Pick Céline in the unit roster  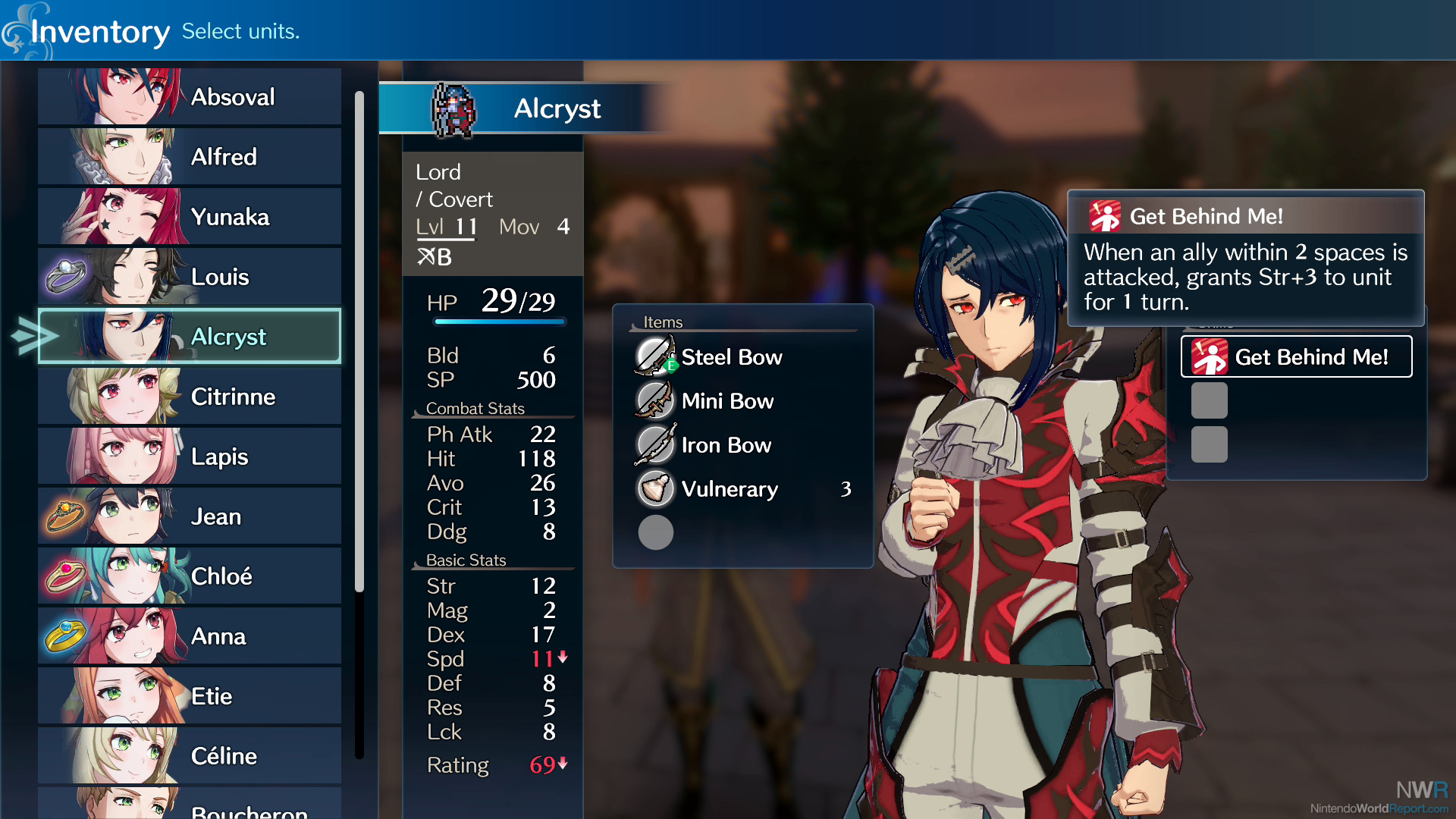190,756
